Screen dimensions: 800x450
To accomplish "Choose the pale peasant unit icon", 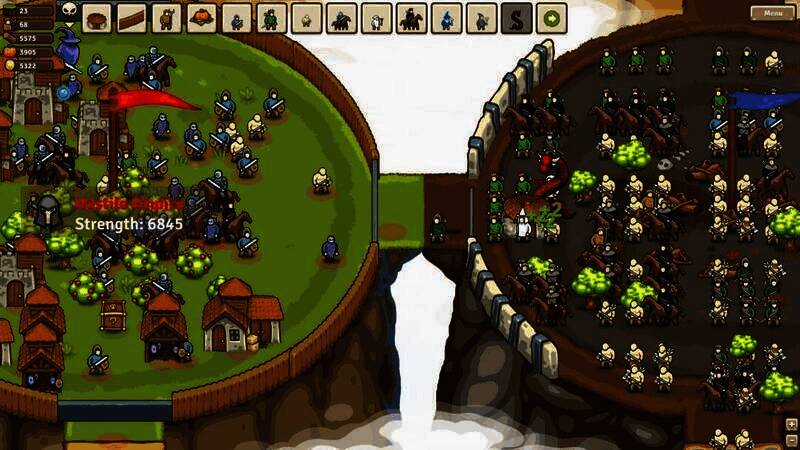I will click(306, 18).
